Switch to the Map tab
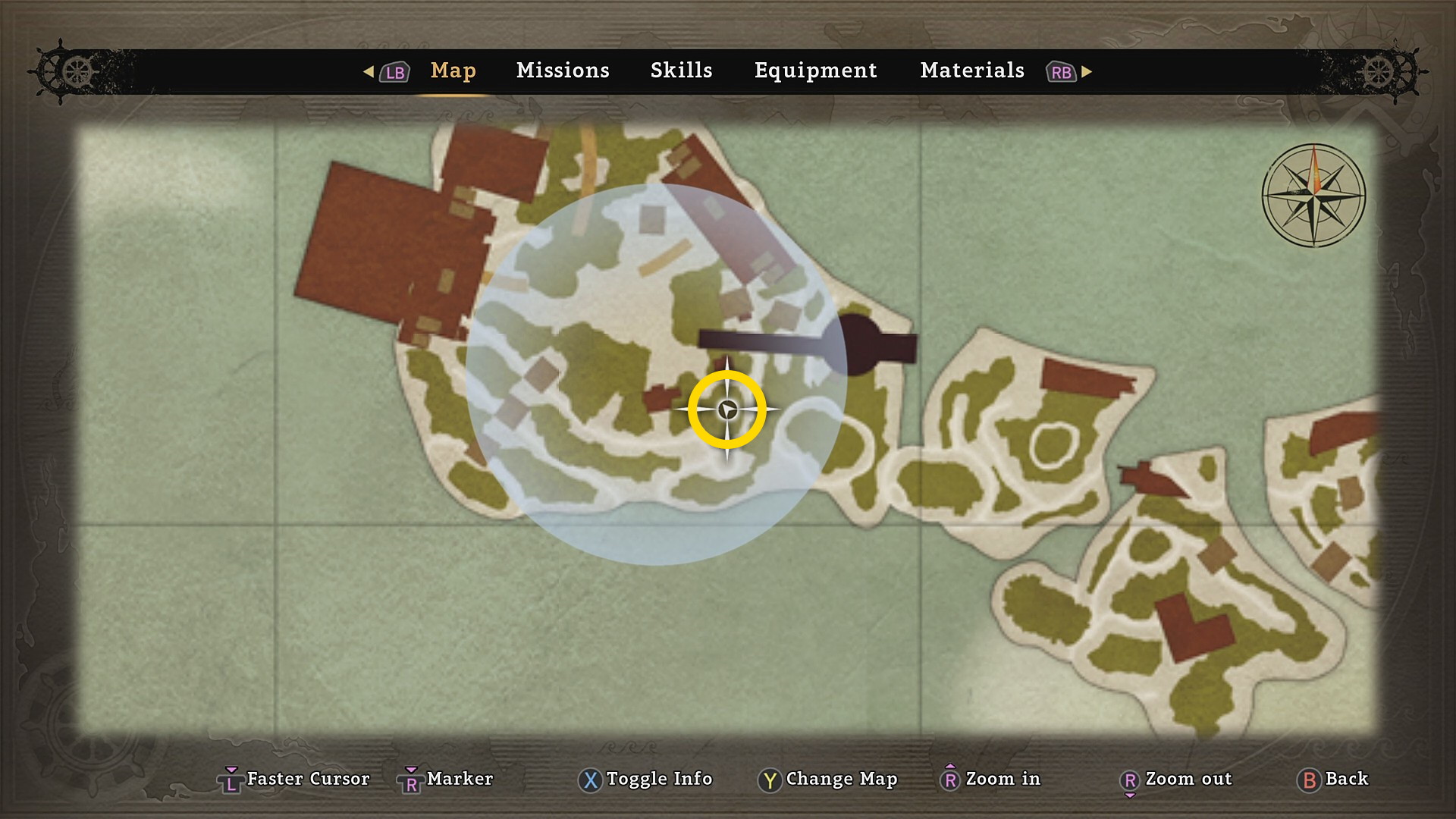Screen dimensions: 1456x819 pyautogui.click(x=453, y=71)
